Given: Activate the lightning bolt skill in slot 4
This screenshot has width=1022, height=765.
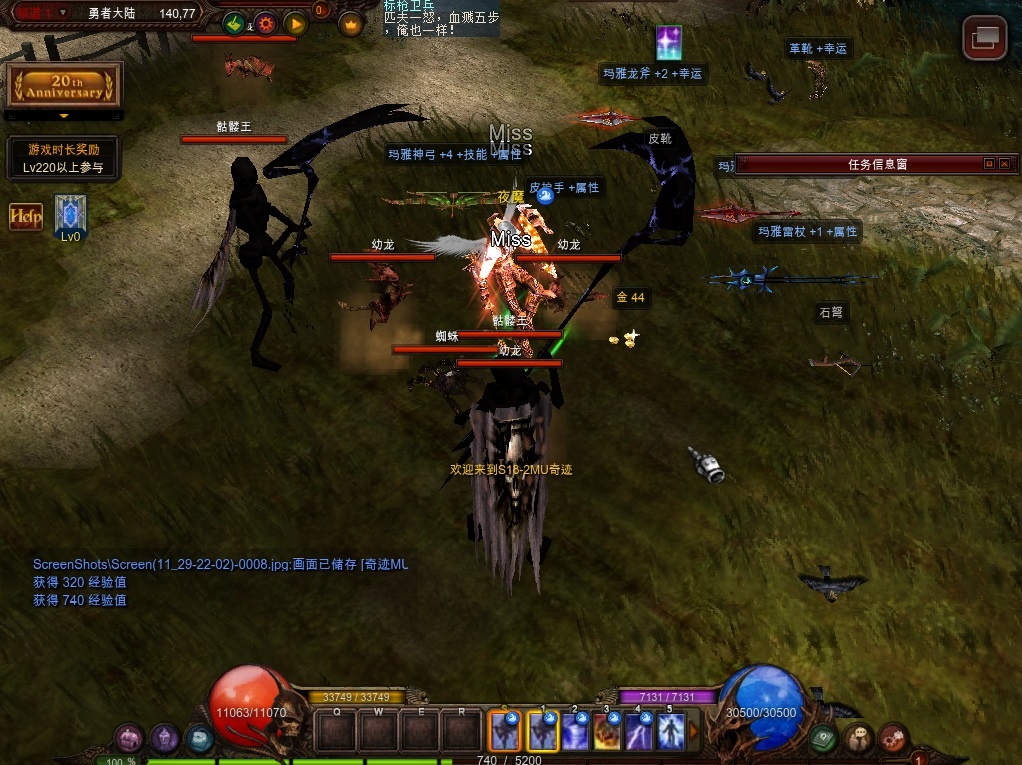Looking at the screenshot, I should pos(639,732).
